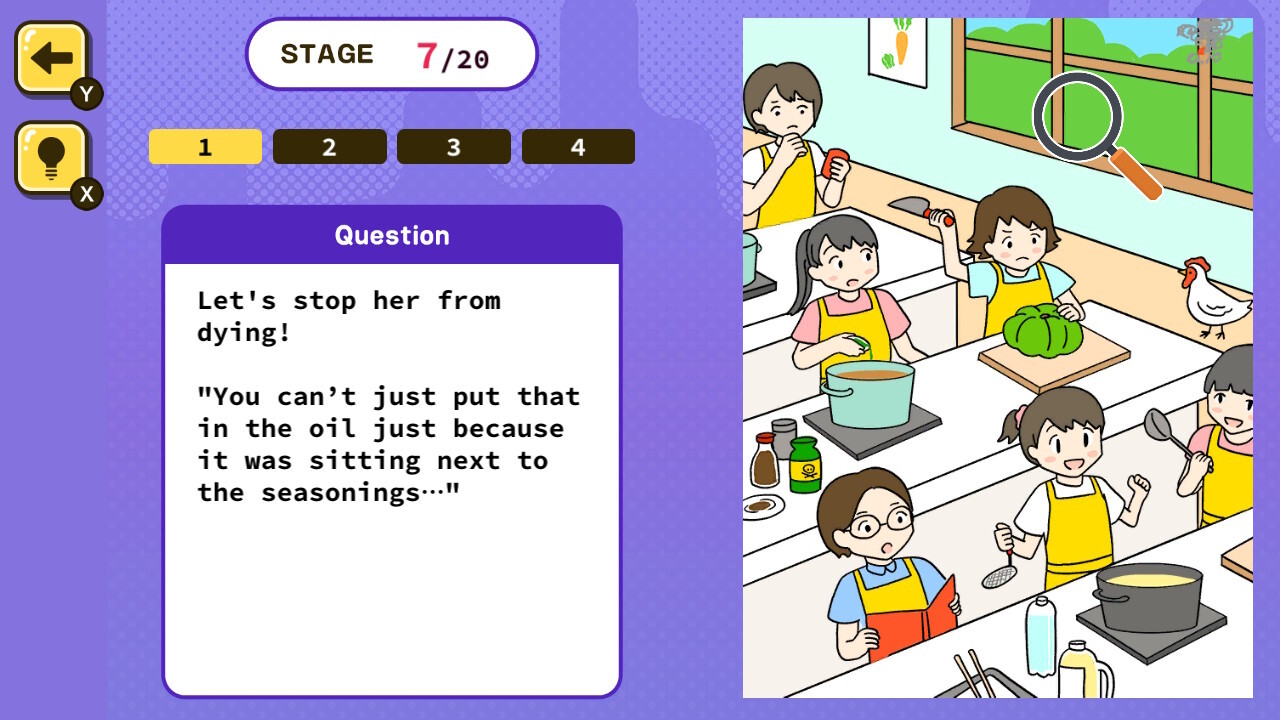The height and width of the screenshot is (720, 1280).
Task: Select the highlighted tab 1
Action: click(x=205, y=146)
